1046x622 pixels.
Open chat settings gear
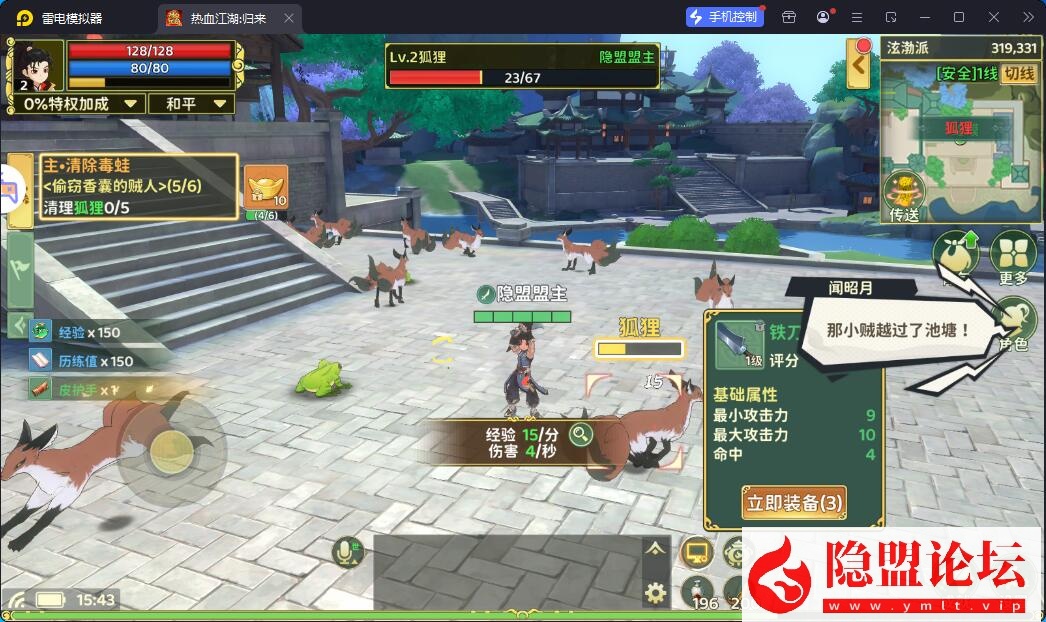[655, 593]
